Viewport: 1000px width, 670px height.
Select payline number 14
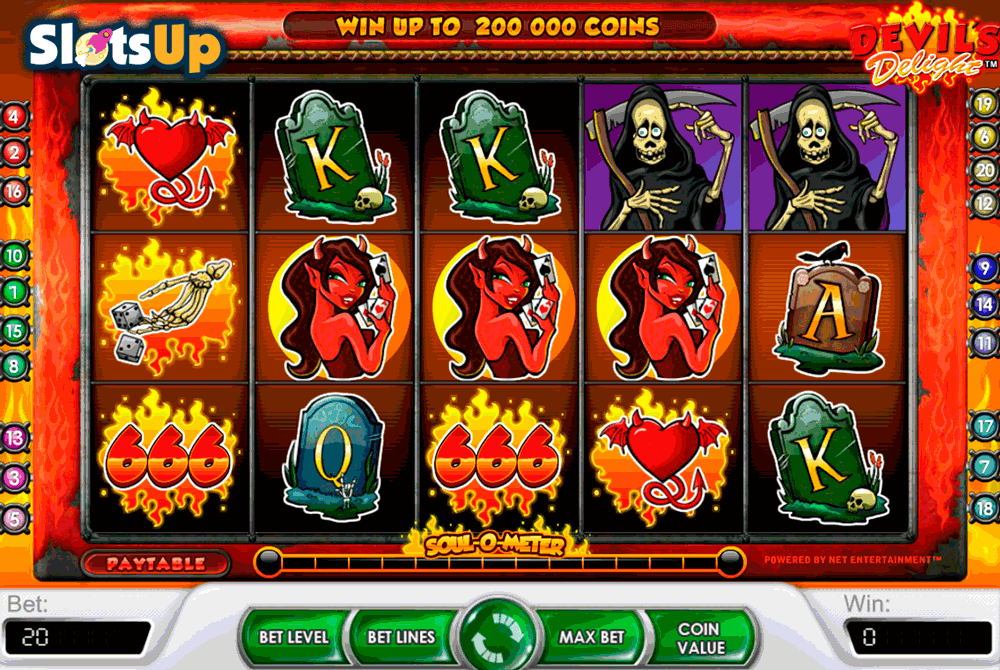pyautogui.click(x=984, y=306)
